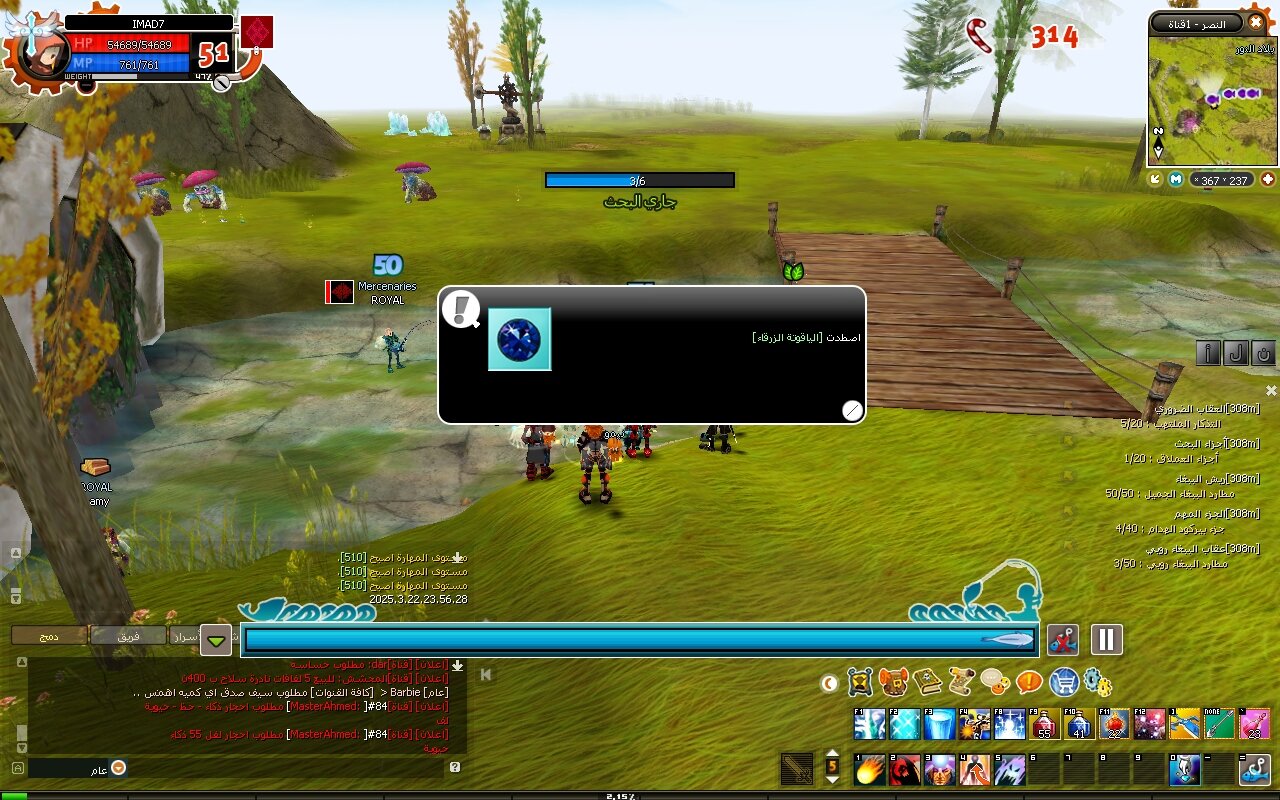Open settings with the gears icon
Image resolution: width=1280 pixels, height=800 pixels.
click(1097, 682)
